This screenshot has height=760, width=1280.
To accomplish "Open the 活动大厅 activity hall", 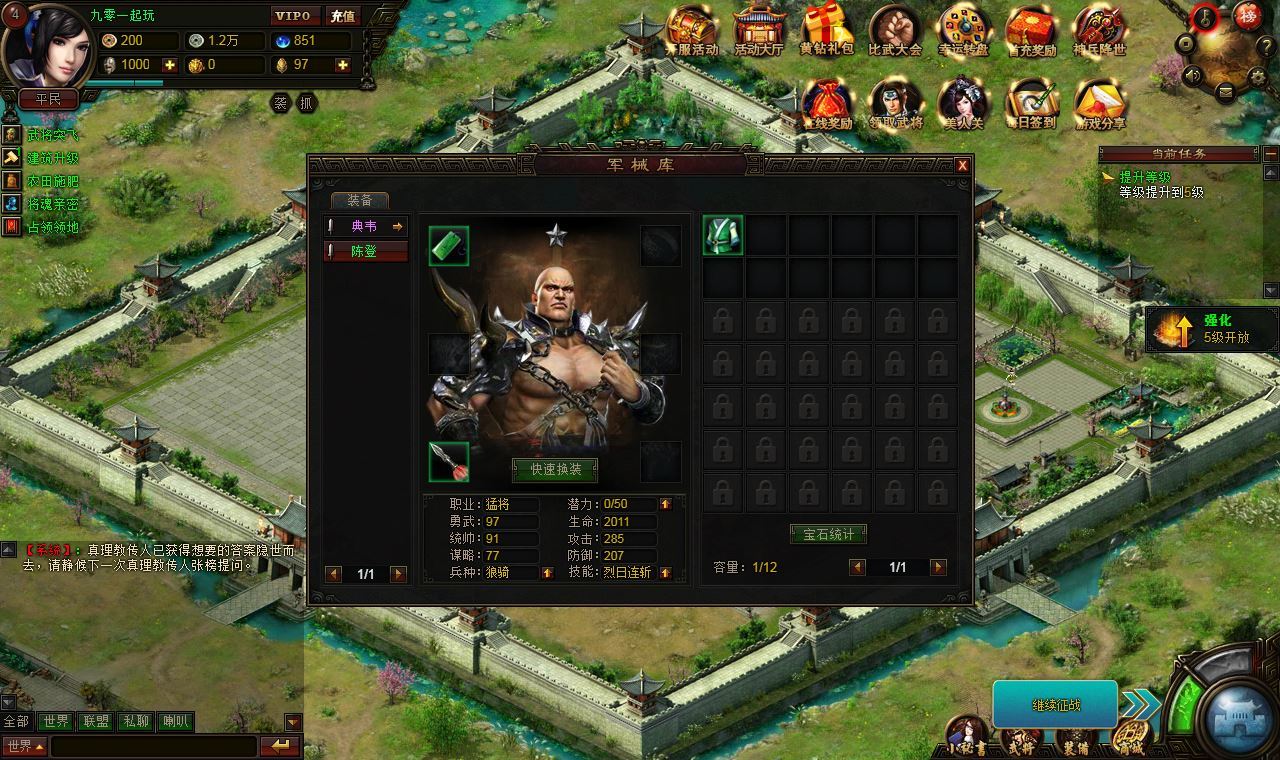I will (x=759, y=31).
